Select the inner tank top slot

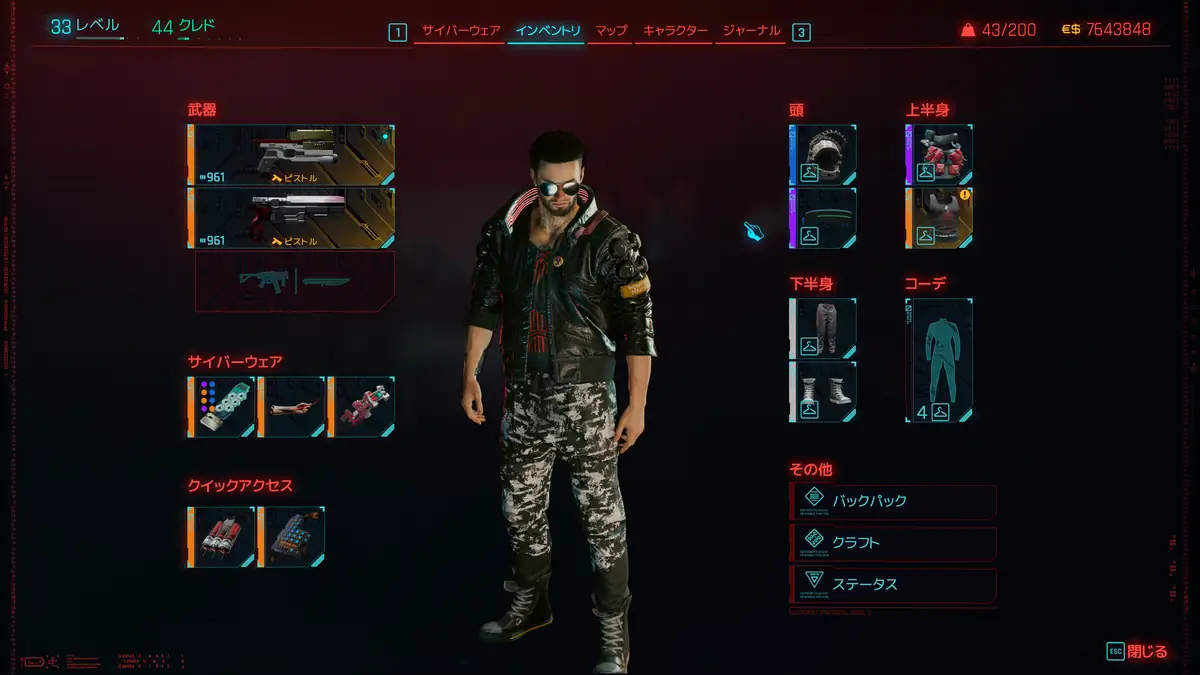[x=940, y=218]
